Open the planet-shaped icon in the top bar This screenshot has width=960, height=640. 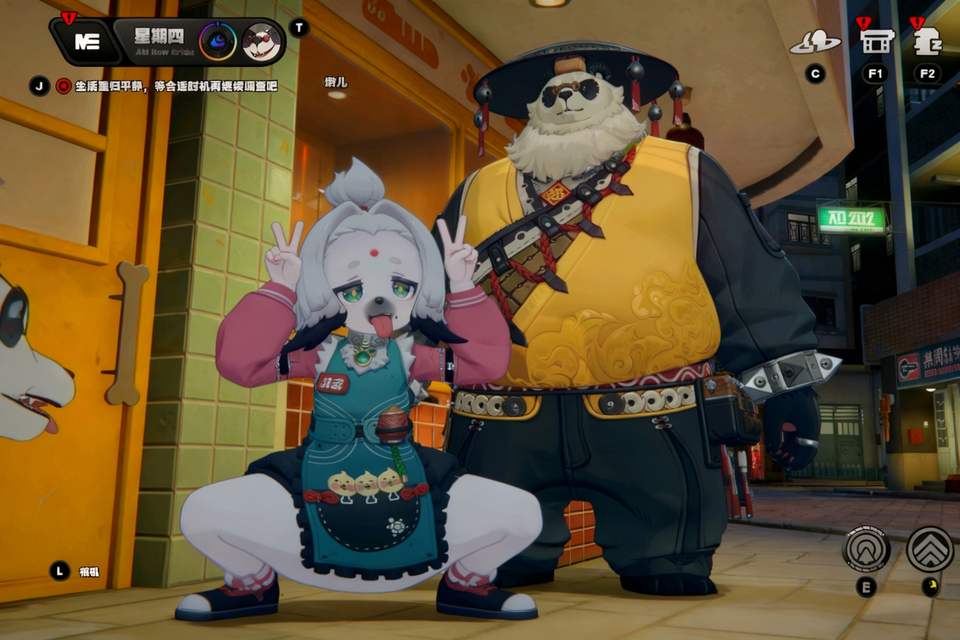[x=815, y=42]
